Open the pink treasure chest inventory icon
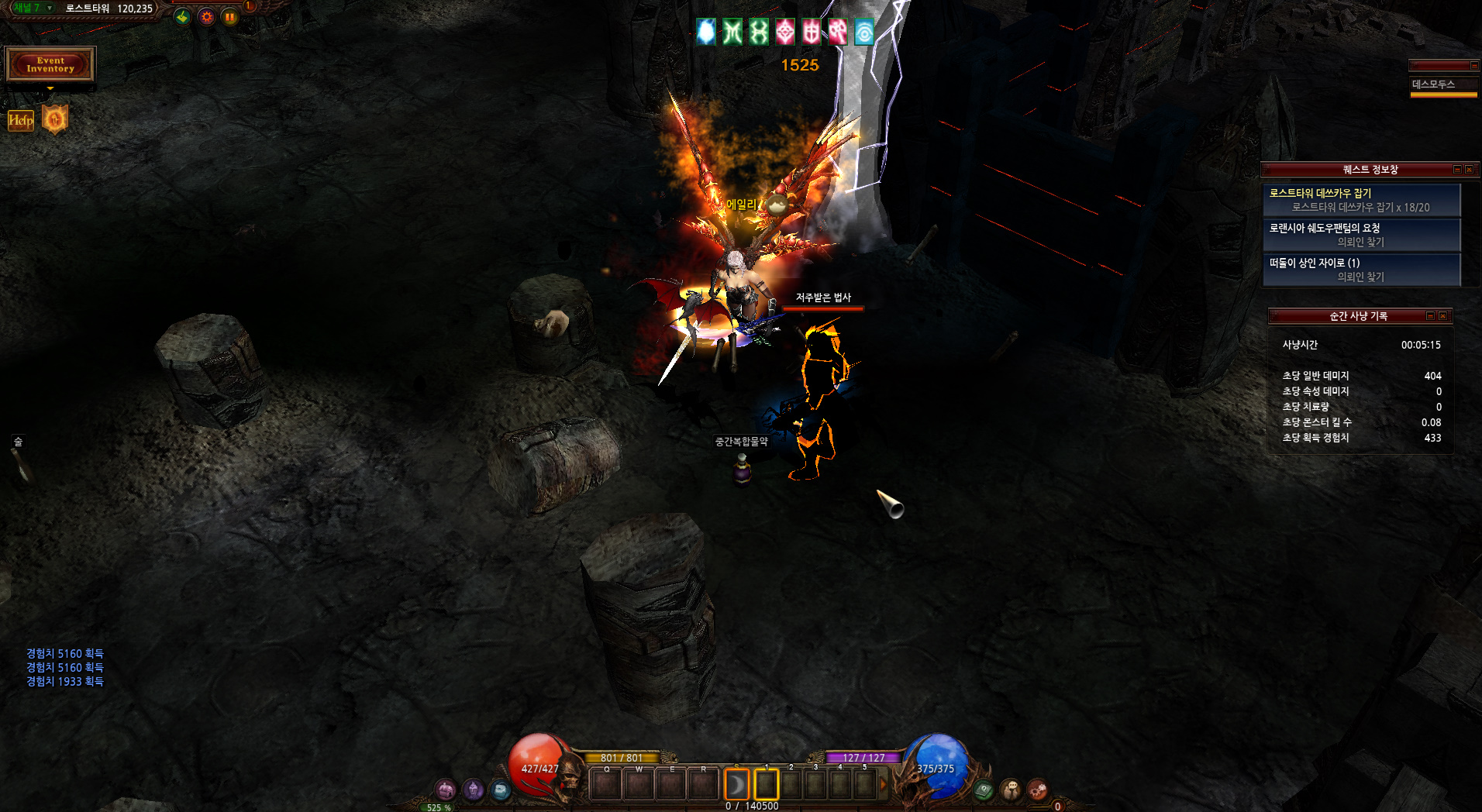The image size is (1482, 812). 446,790
